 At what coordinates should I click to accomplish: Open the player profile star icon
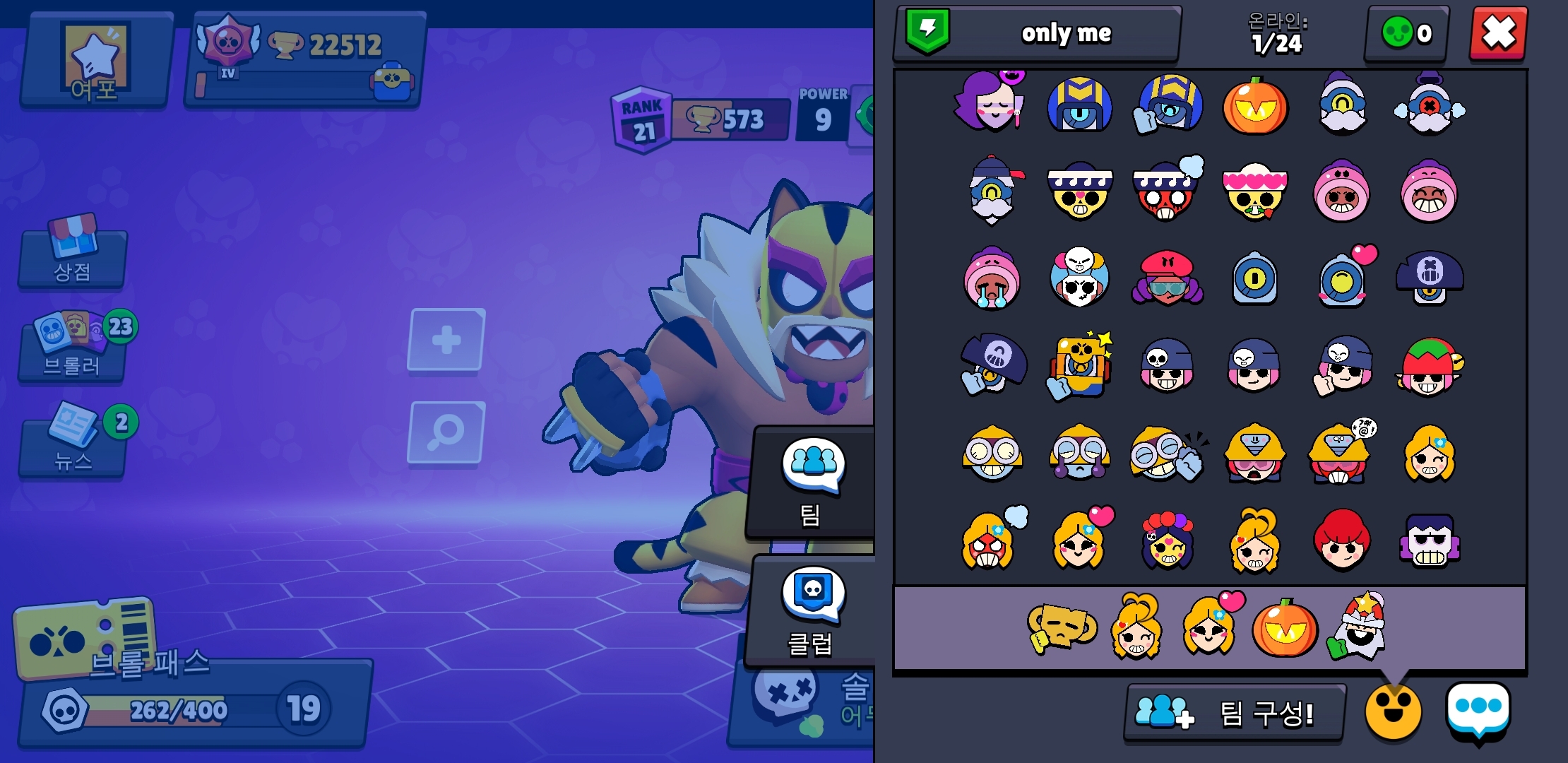point(96,61)
